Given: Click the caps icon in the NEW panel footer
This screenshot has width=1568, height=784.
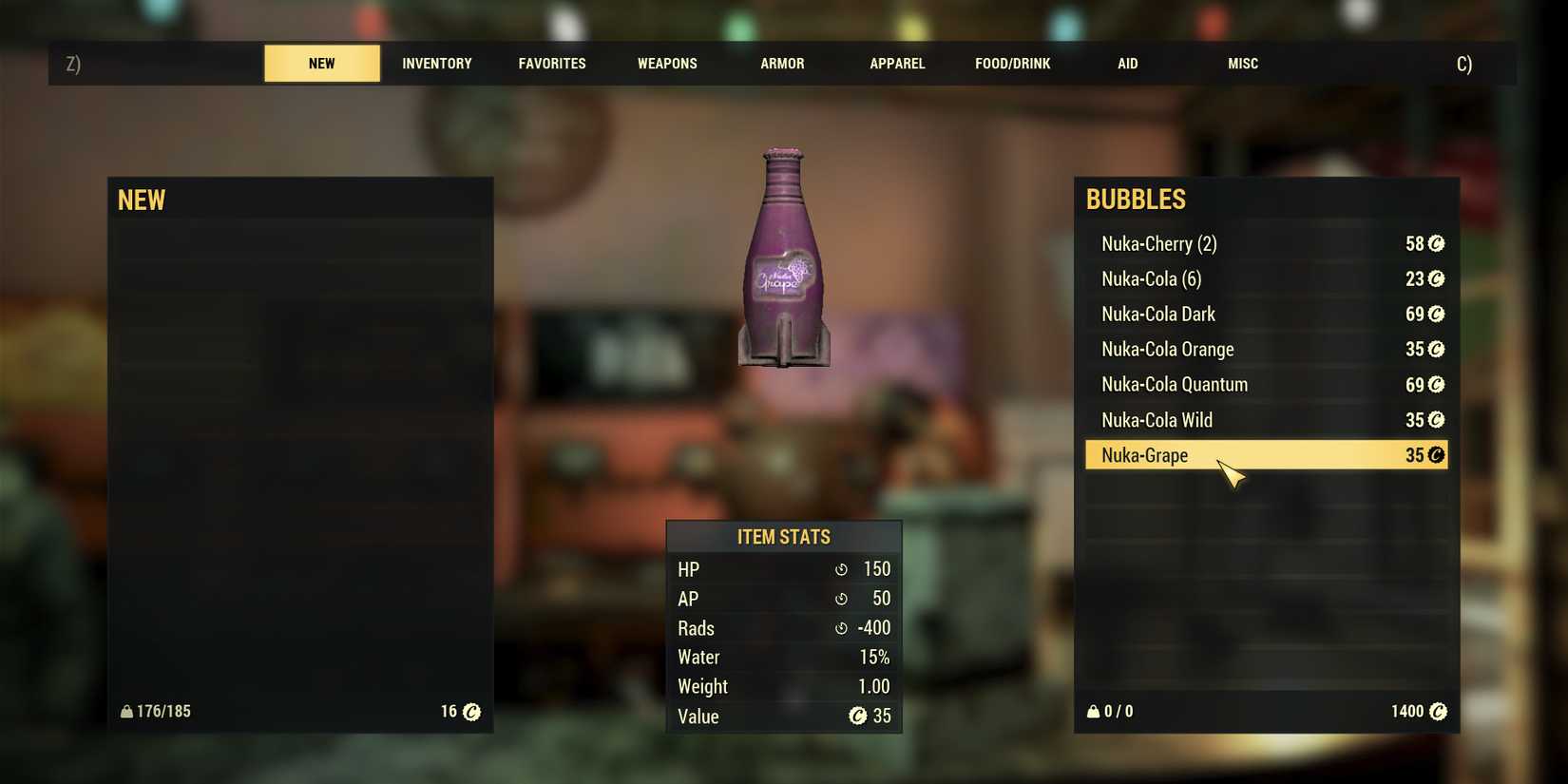Looking at the screenshot, I should tap(469, 711).
